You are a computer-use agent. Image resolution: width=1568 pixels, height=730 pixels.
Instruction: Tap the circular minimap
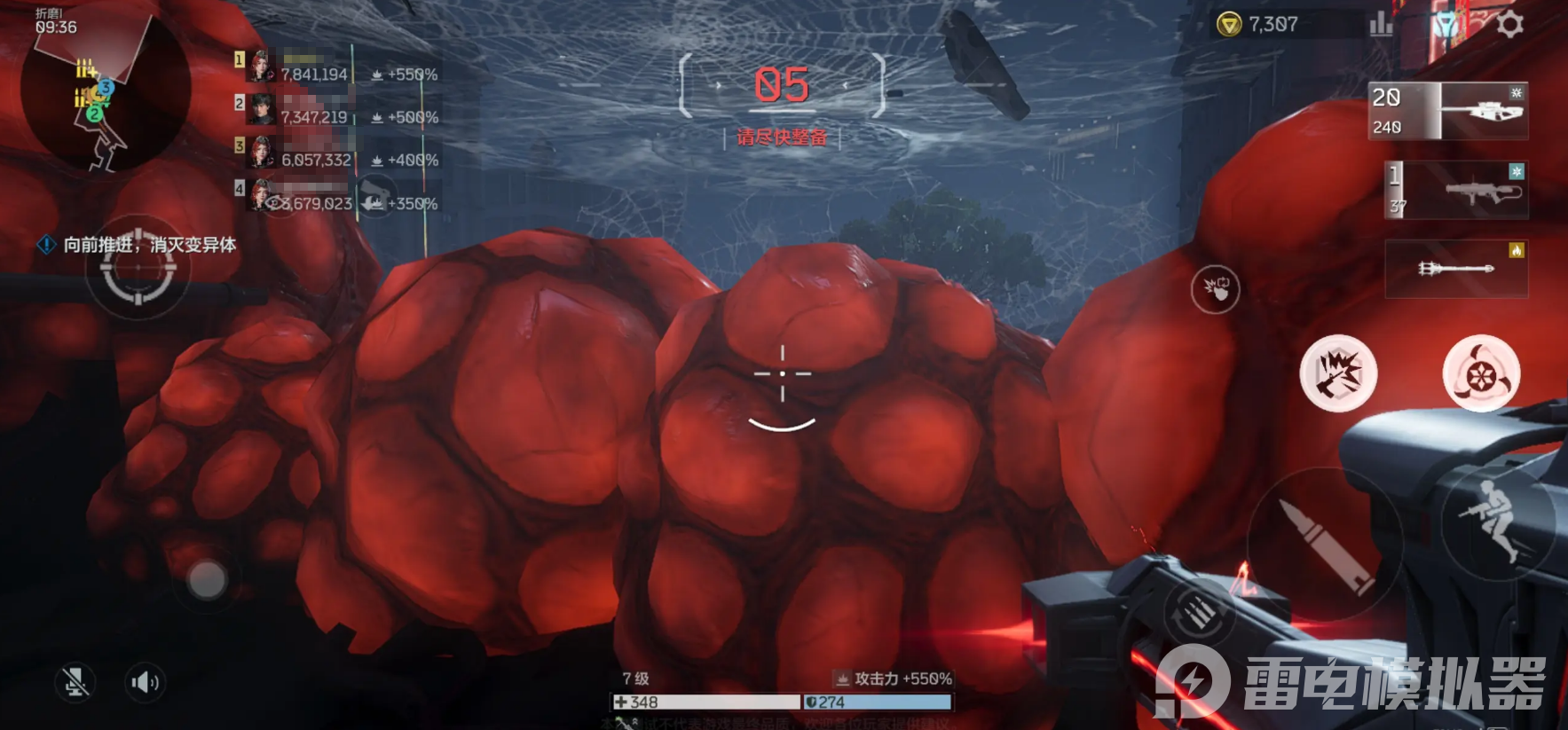[106, 90]
